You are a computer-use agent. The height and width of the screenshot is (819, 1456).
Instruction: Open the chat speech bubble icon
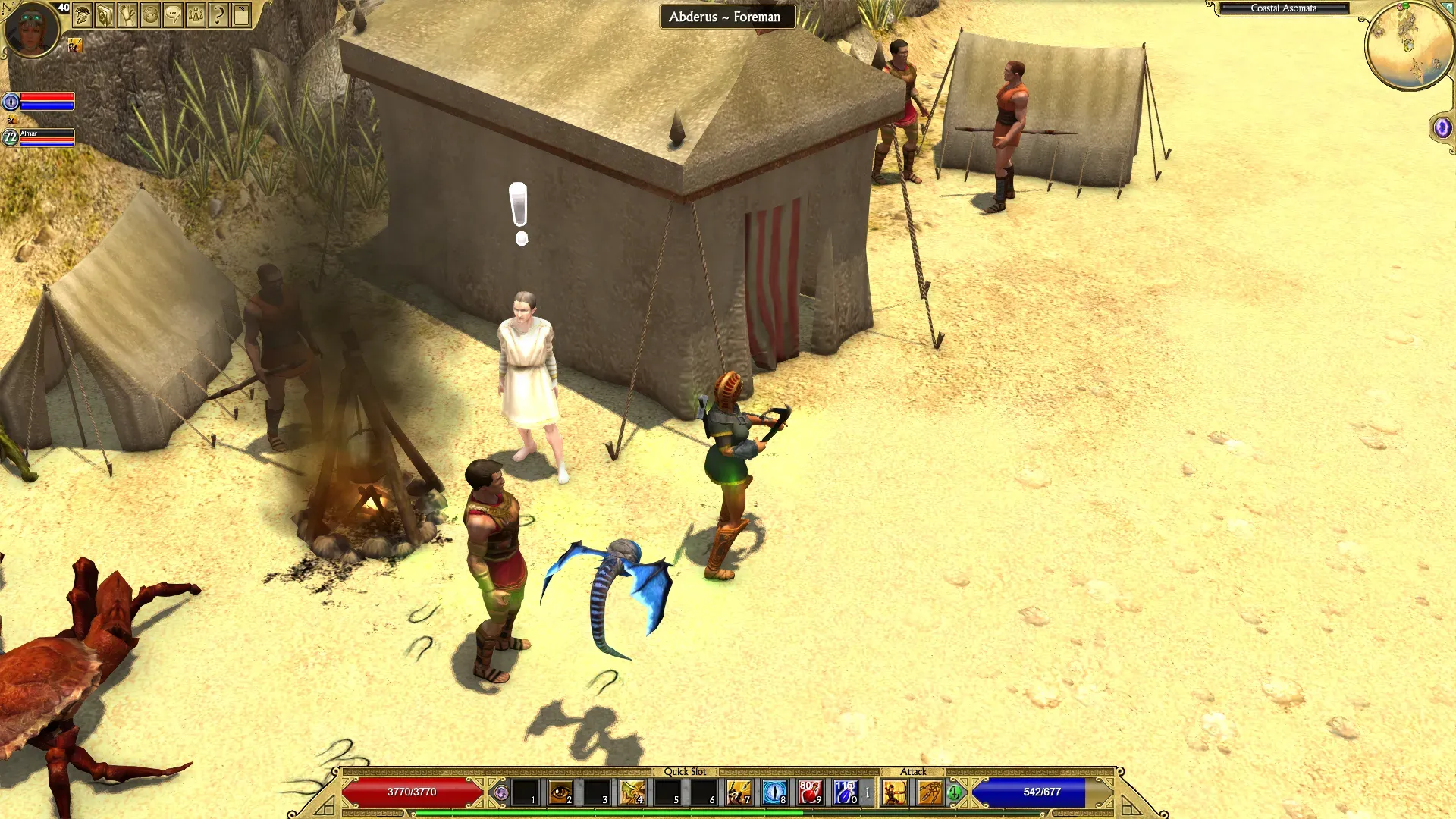[x=173, y=15]
